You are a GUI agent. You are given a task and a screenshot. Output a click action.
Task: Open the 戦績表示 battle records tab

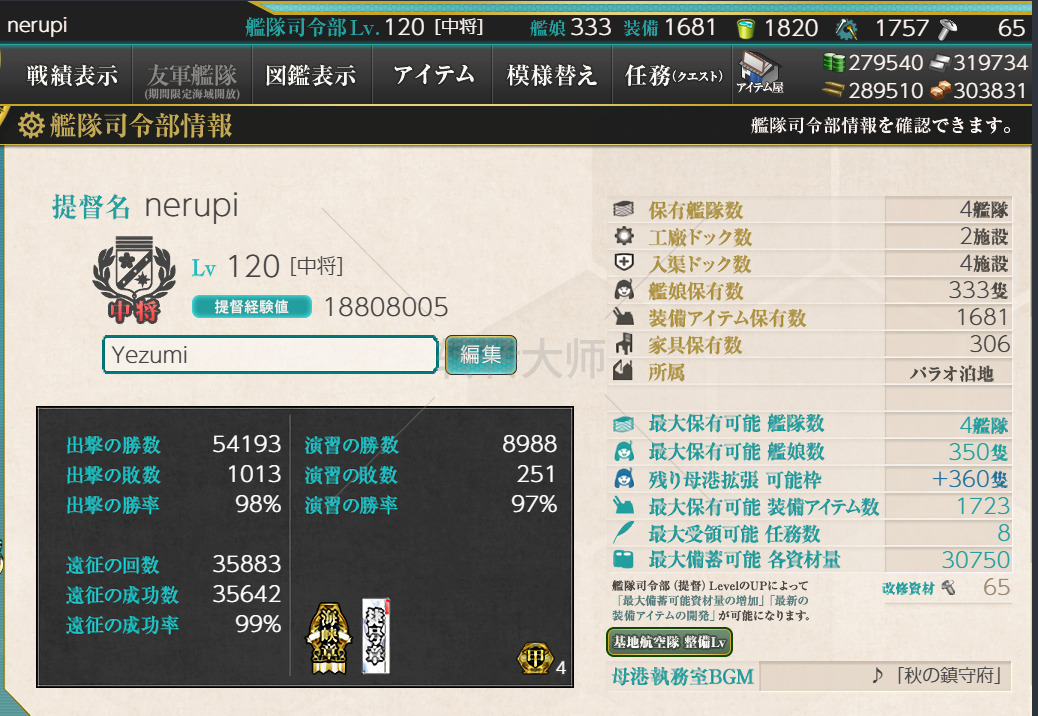point(72,75)
